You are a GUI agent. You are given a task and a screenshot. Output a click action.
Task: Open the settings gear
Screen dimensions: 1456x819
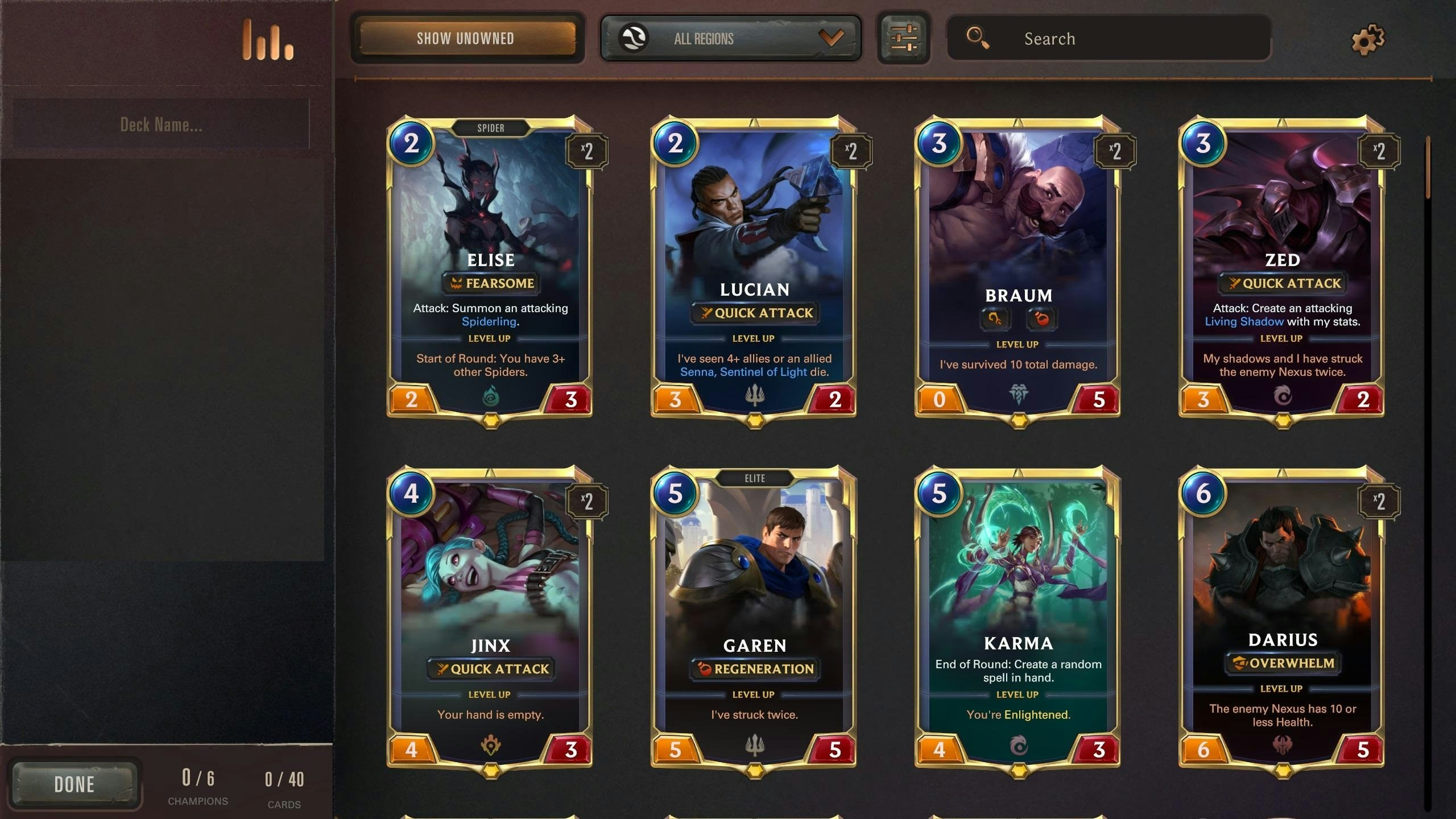[1367, 38]
